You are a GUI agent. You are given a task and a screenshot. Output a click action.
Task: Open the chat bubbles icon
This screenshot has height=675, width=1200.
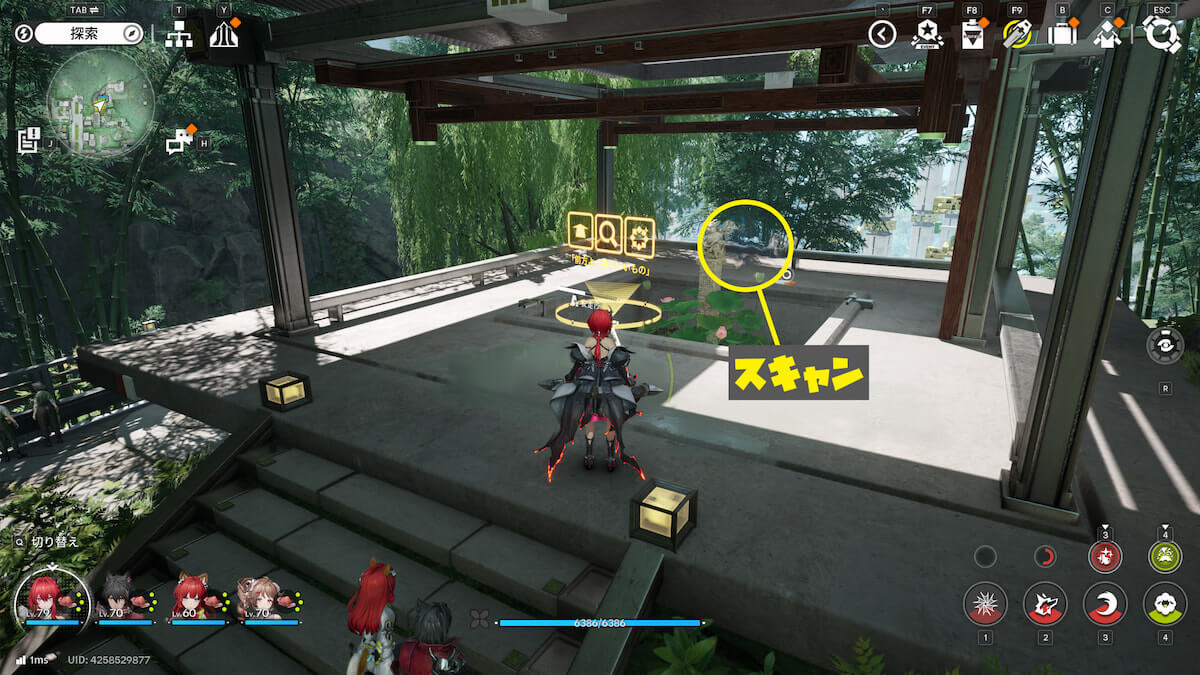pyautogui.click(x=180, y=142)
